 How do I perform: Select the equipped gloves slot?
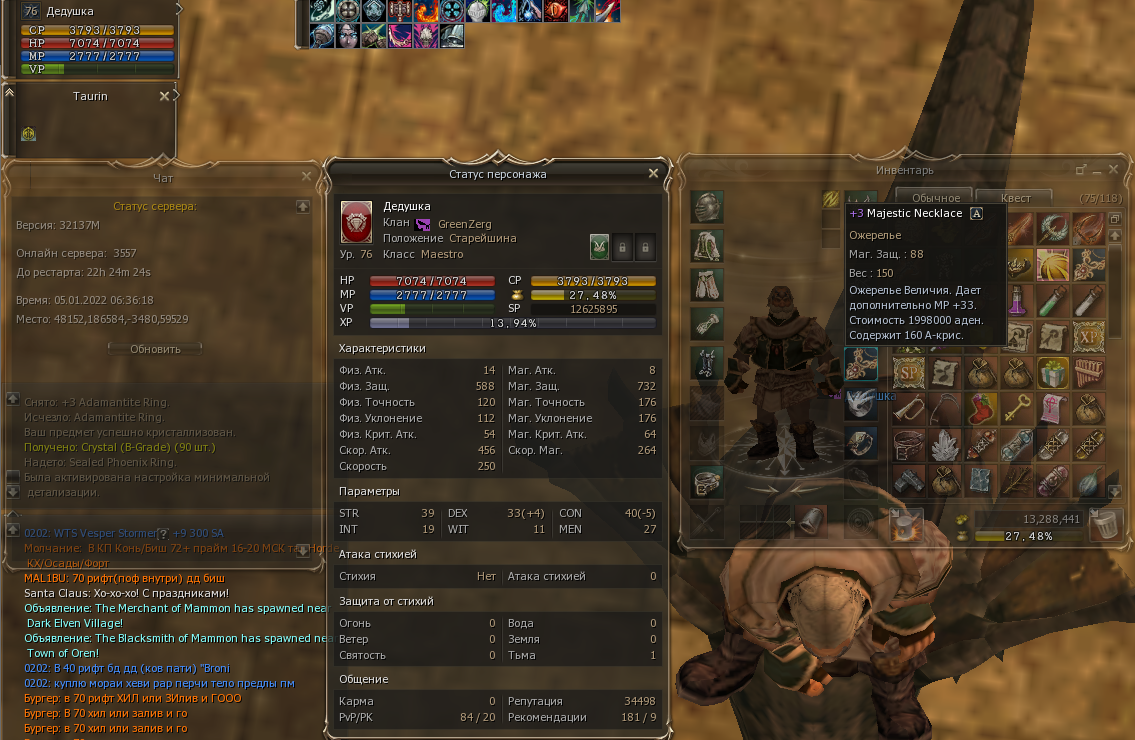tap(706, 323)
